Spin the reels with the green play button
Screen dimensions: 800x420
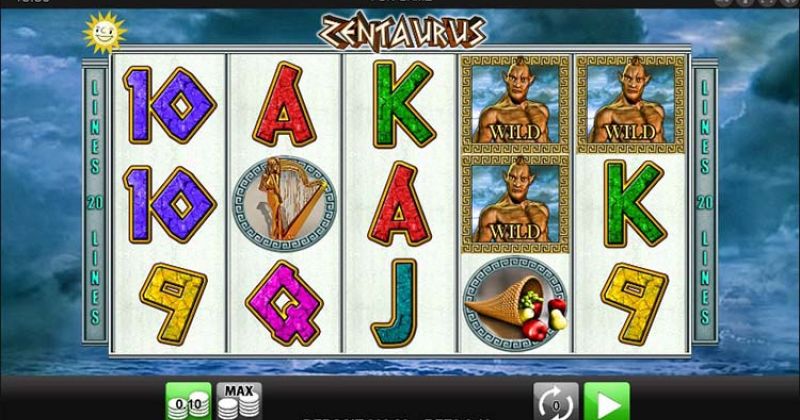coord(606,400)
